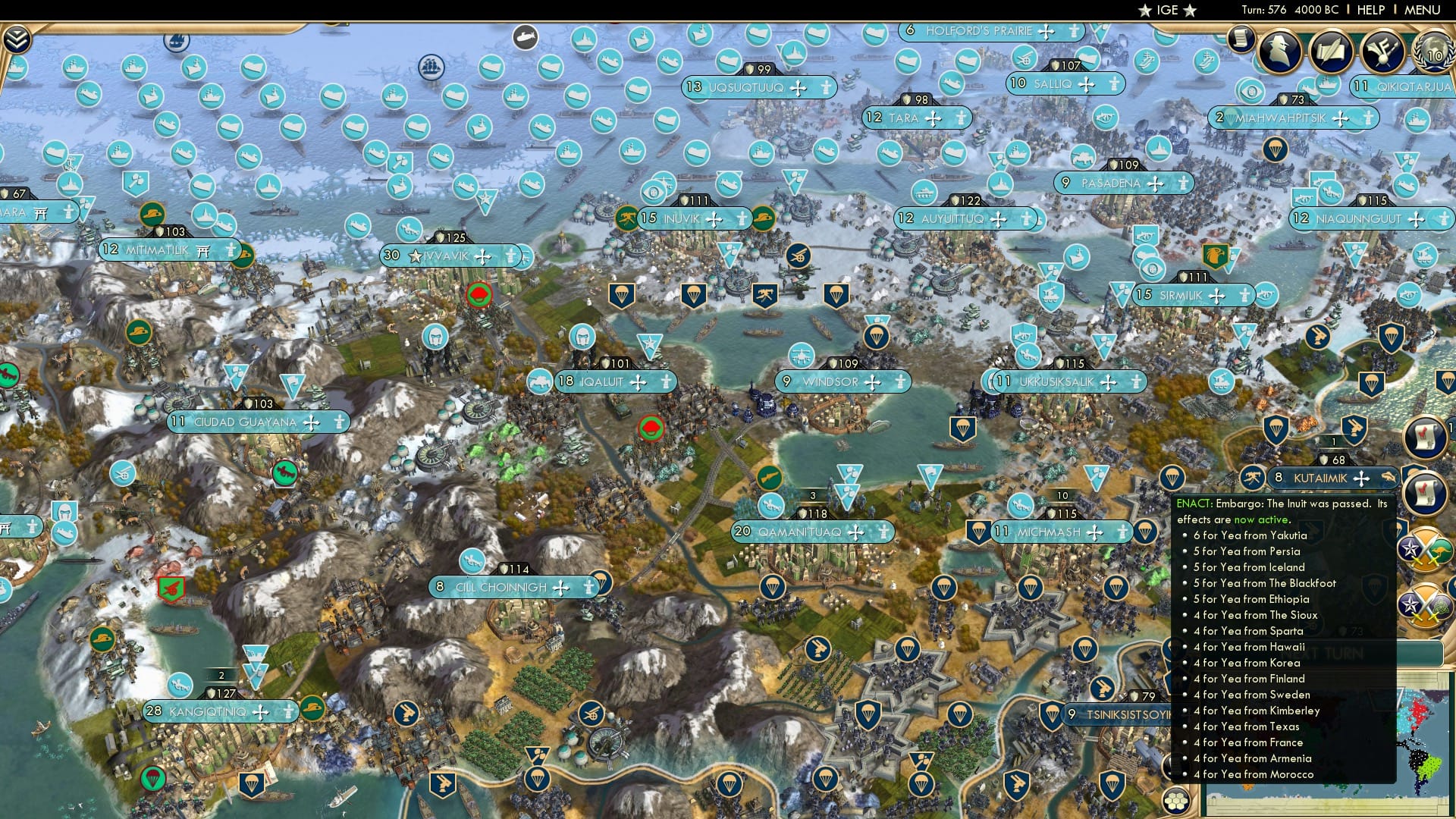
Task: Click the green 'now active' text link
Action: click(x=1262, y=520)
